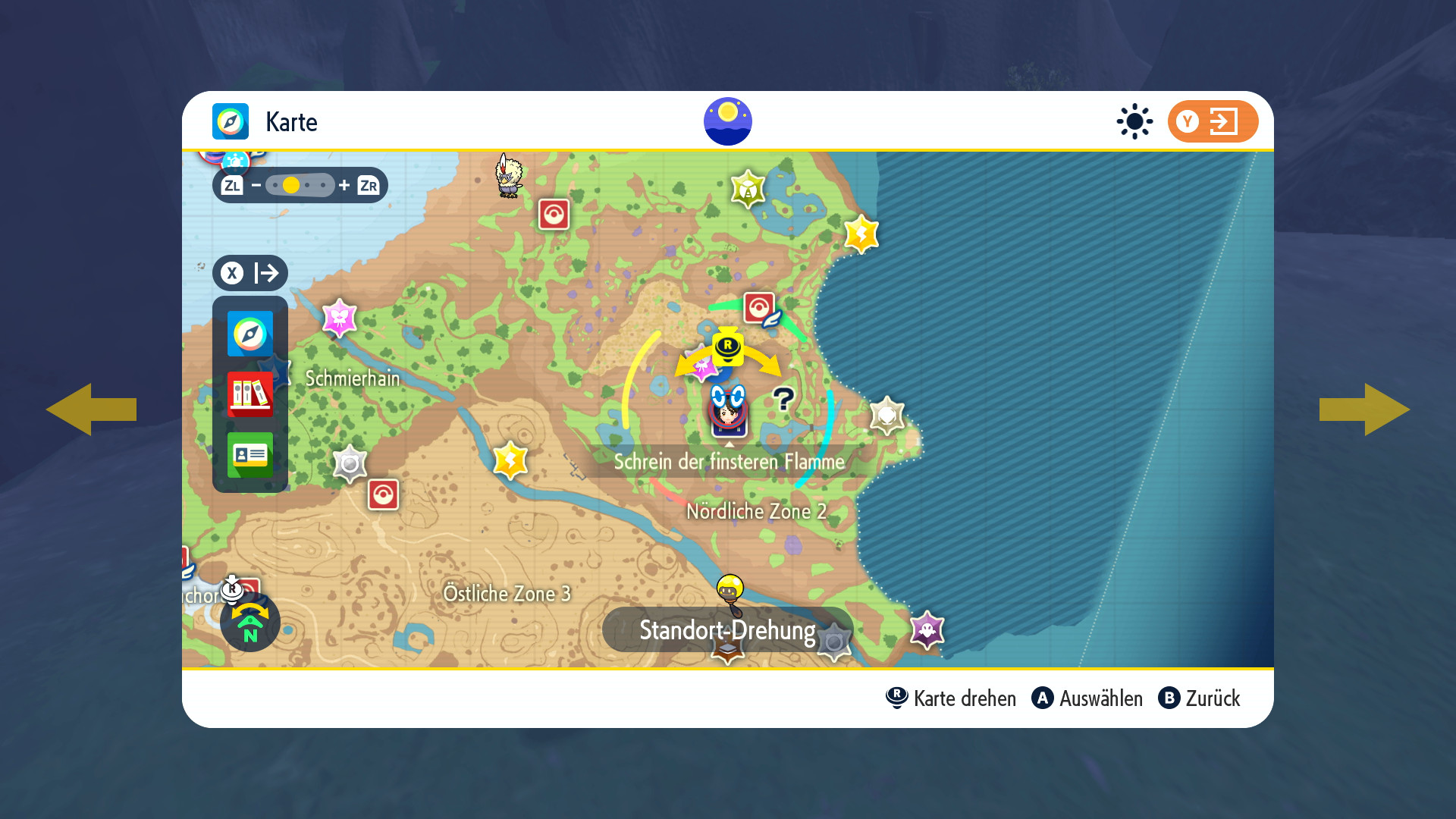The height and width of the screenshot is (819, 1456).
Task: Open the Pokédex bookshelf app
Action: pyautogui.click(x=250, y=394)
